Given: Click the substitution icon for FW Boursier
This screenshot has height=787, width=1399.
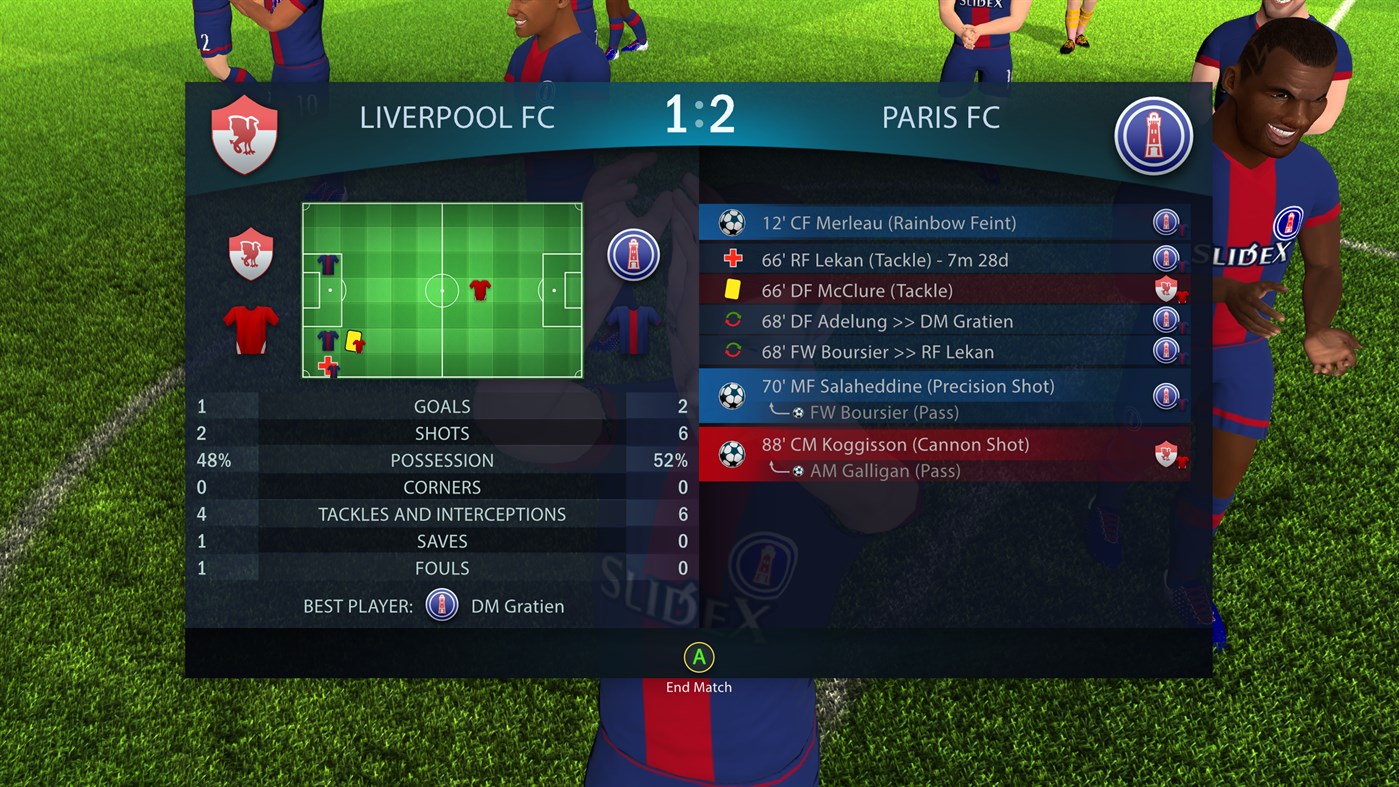Looking at the screenshot, I should point(732,352).
